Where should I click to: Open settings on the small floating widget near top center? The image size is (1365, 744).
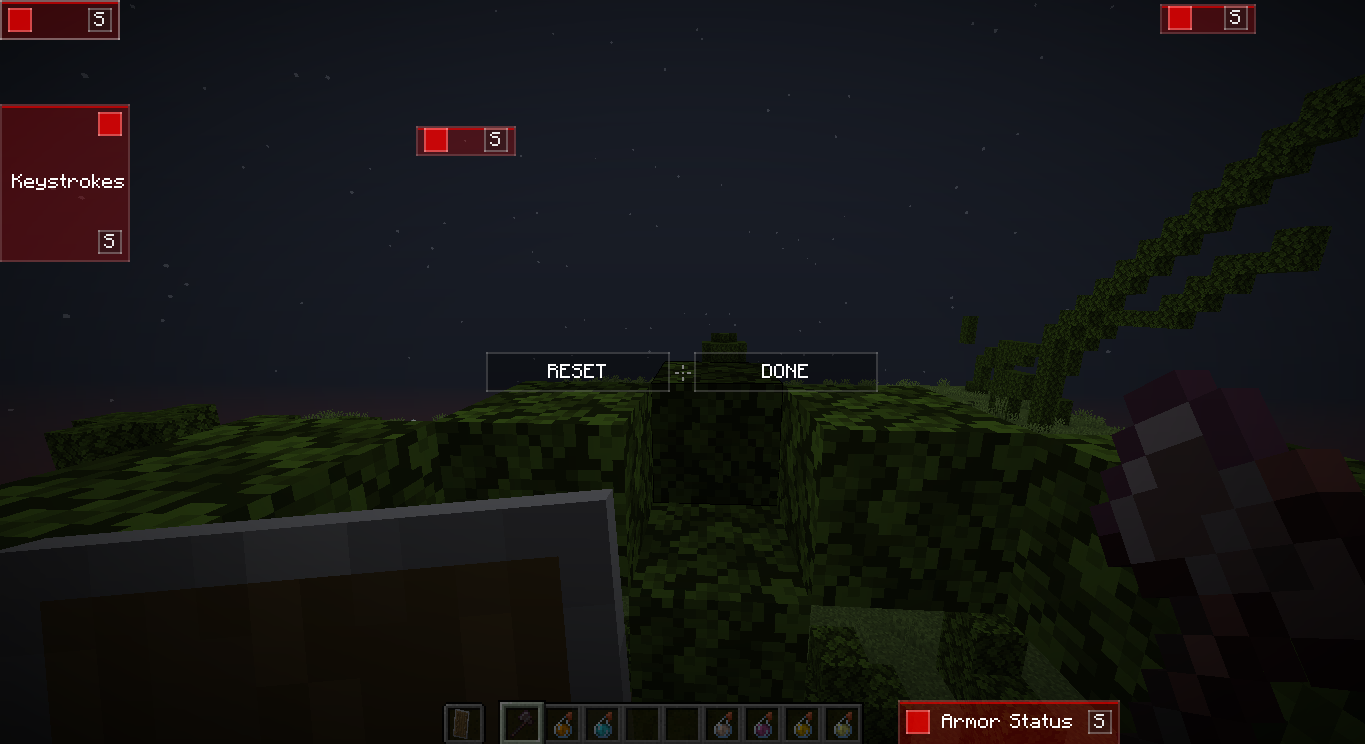496,140
